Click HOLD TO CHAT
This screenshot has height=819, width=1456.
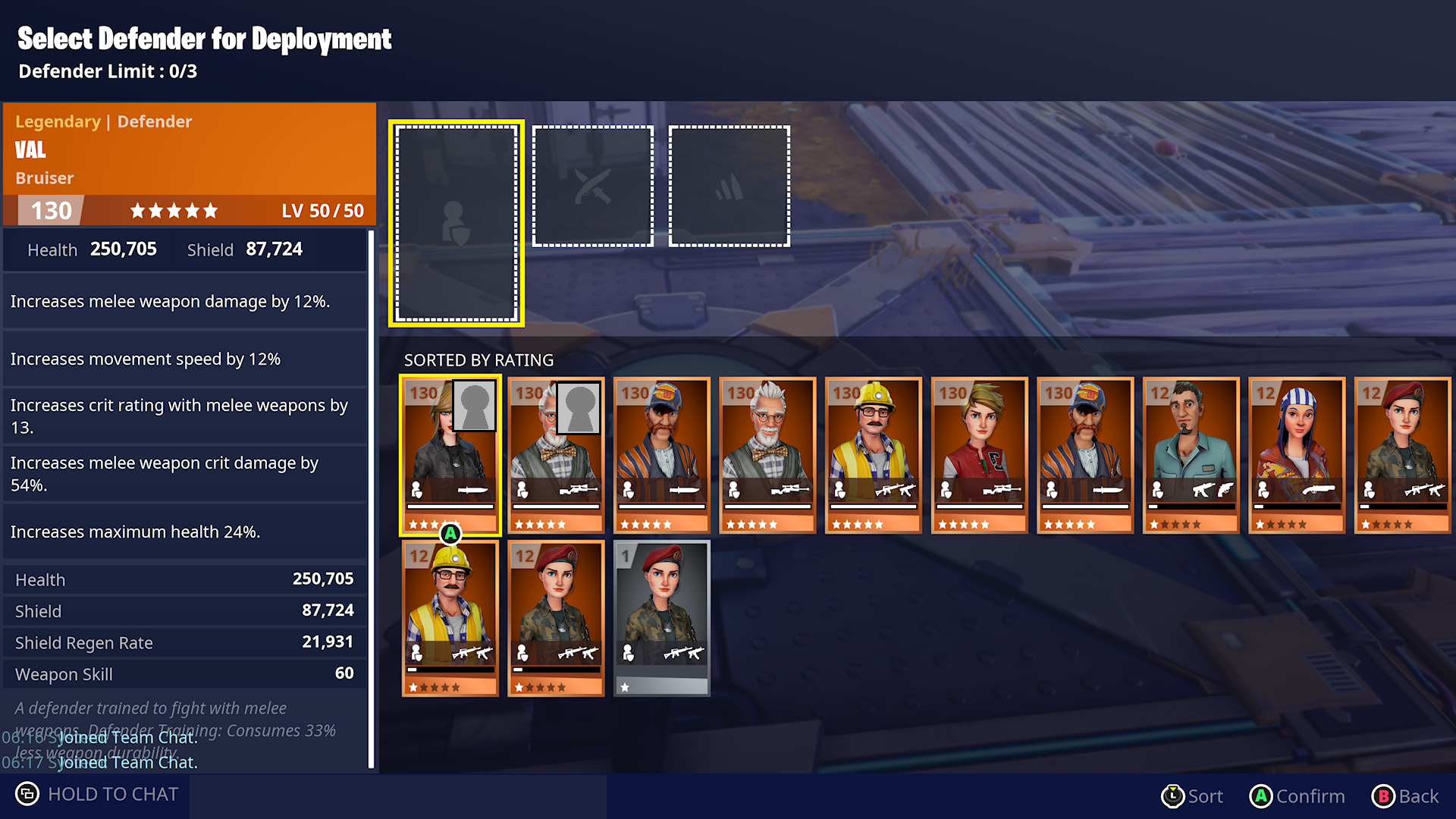(112, 793)
